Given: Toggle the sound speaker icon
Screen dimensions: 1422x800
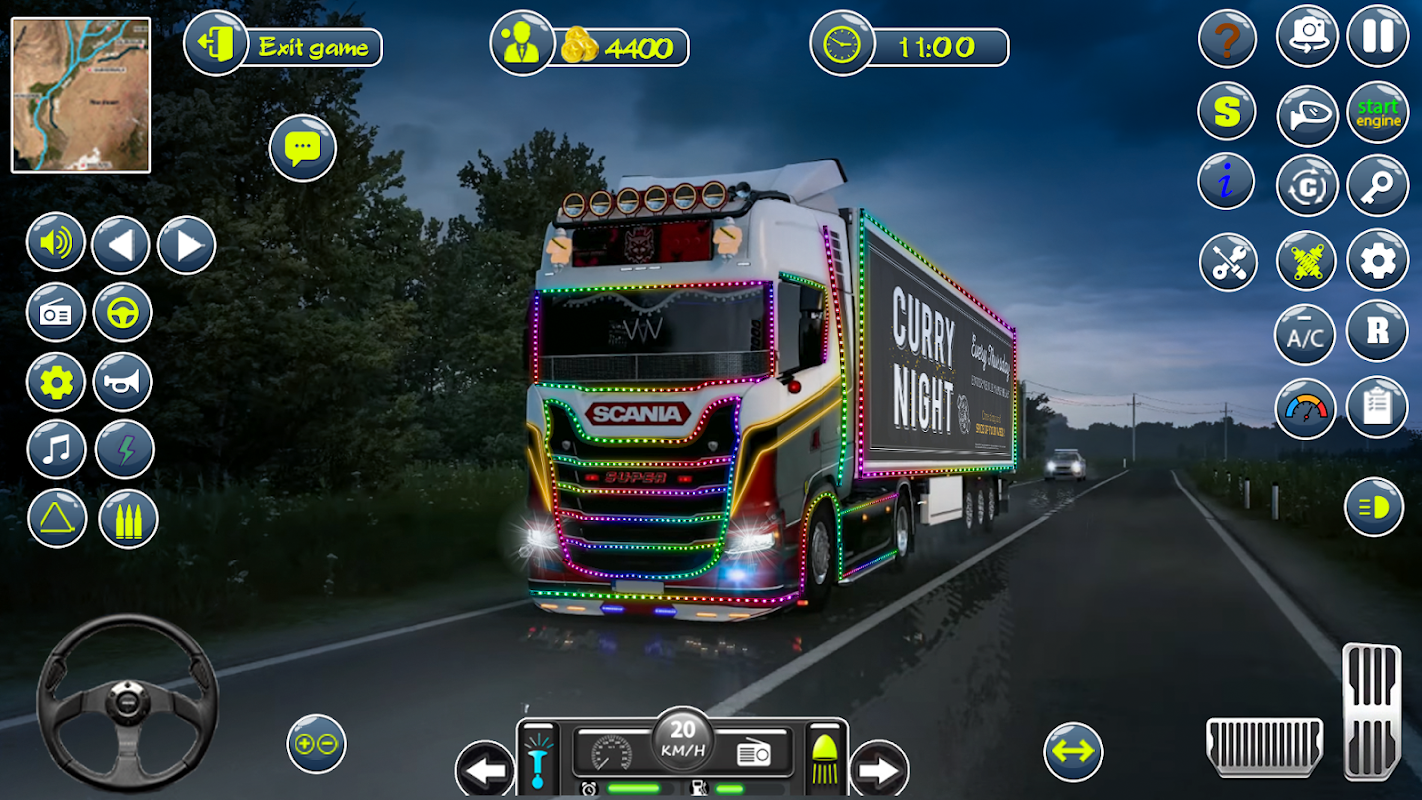Looking at the screenshot, I should click(x=56, y=243).
